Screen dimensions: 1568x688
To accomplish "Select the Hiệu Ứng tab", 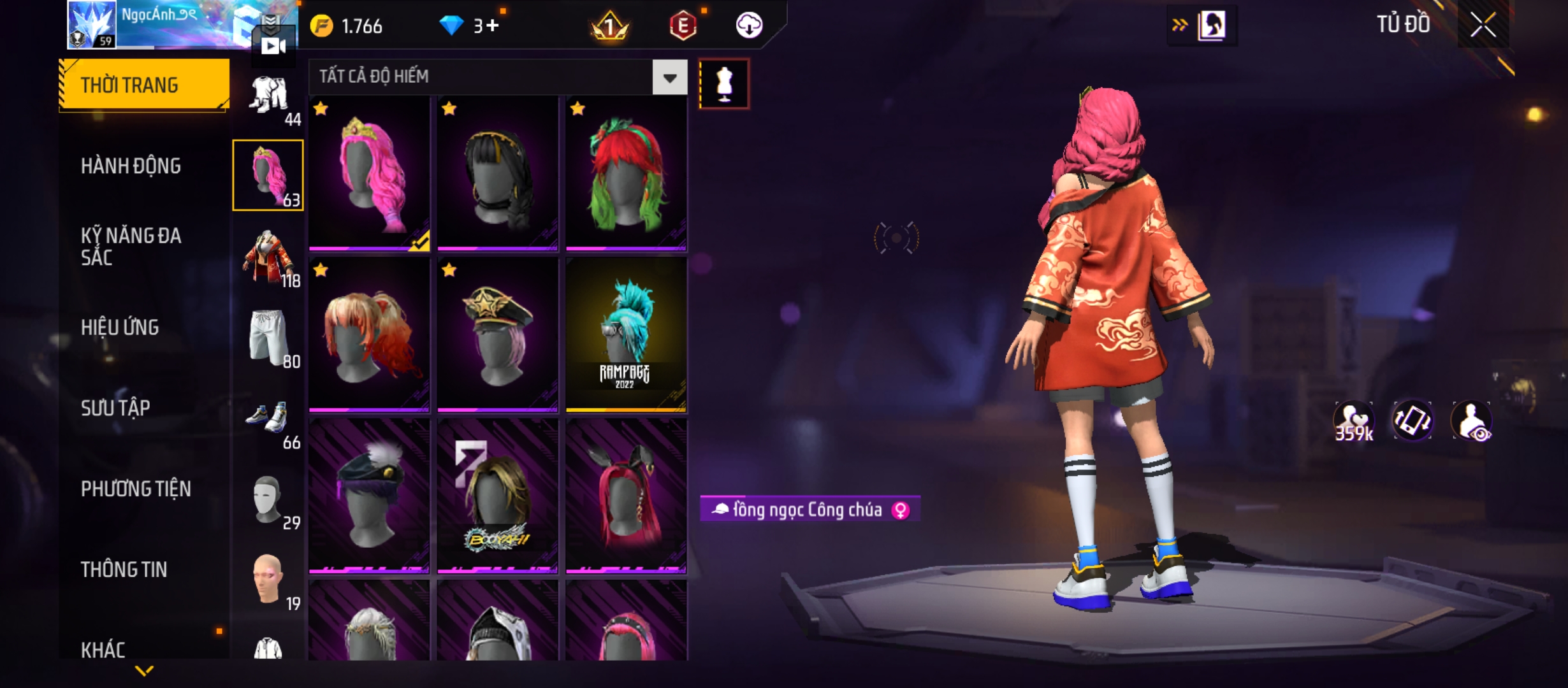I will tap(120, 327).
